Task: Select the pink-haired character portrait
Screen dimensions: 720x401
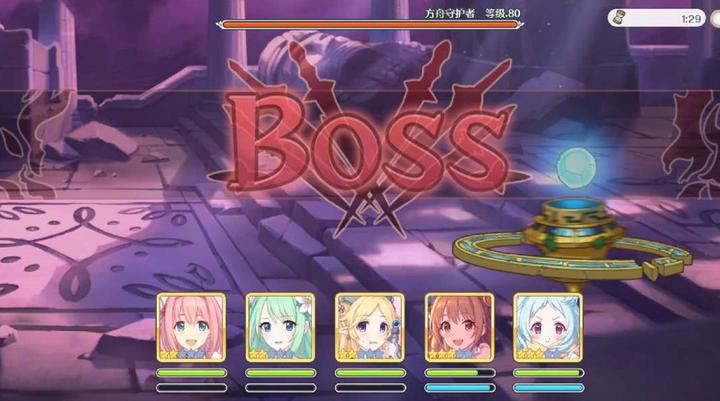Action: click(x=191, y=327)
